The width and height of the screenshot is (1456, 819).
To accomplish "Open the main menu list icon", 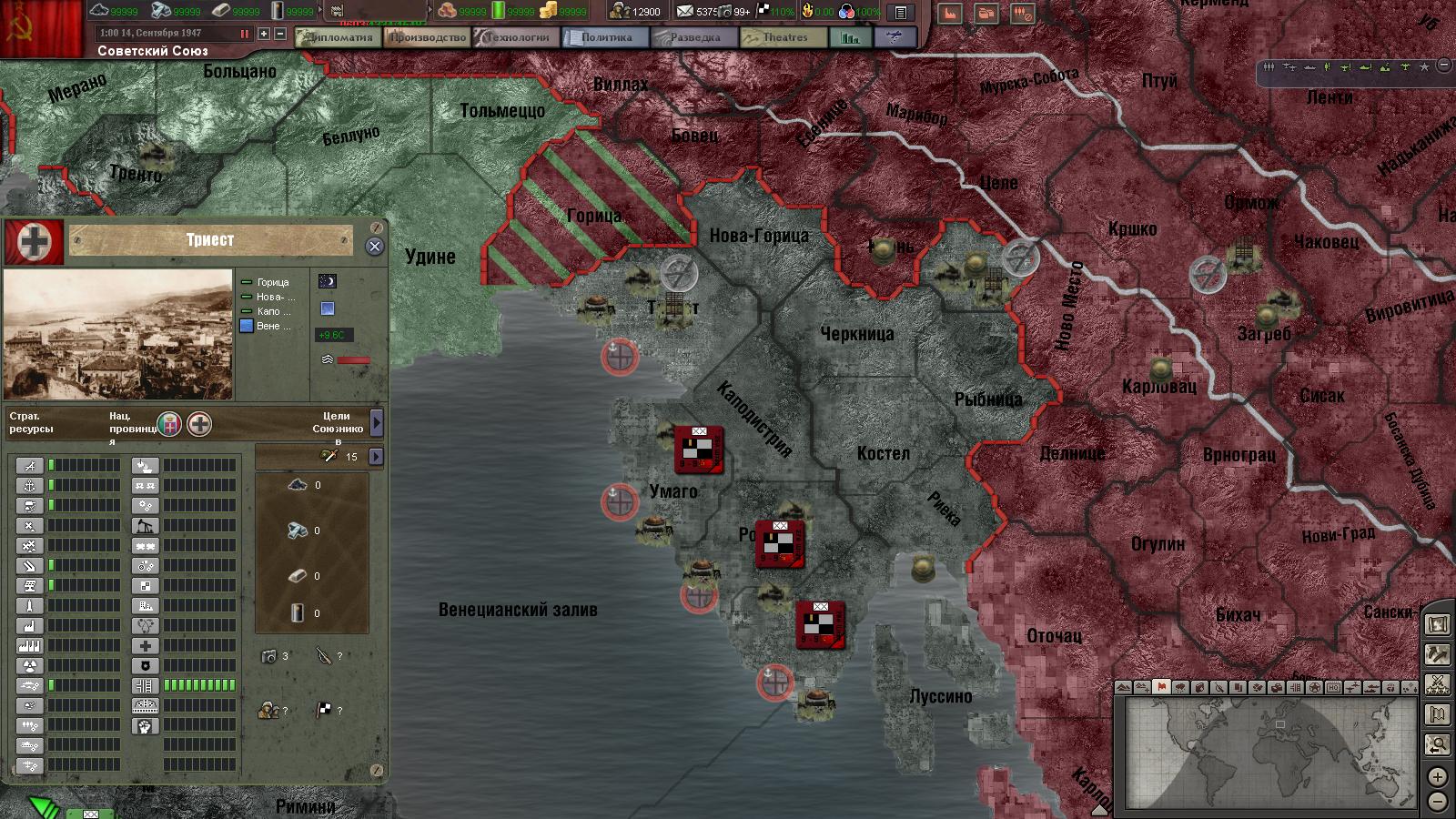I will tap(900, 12).
